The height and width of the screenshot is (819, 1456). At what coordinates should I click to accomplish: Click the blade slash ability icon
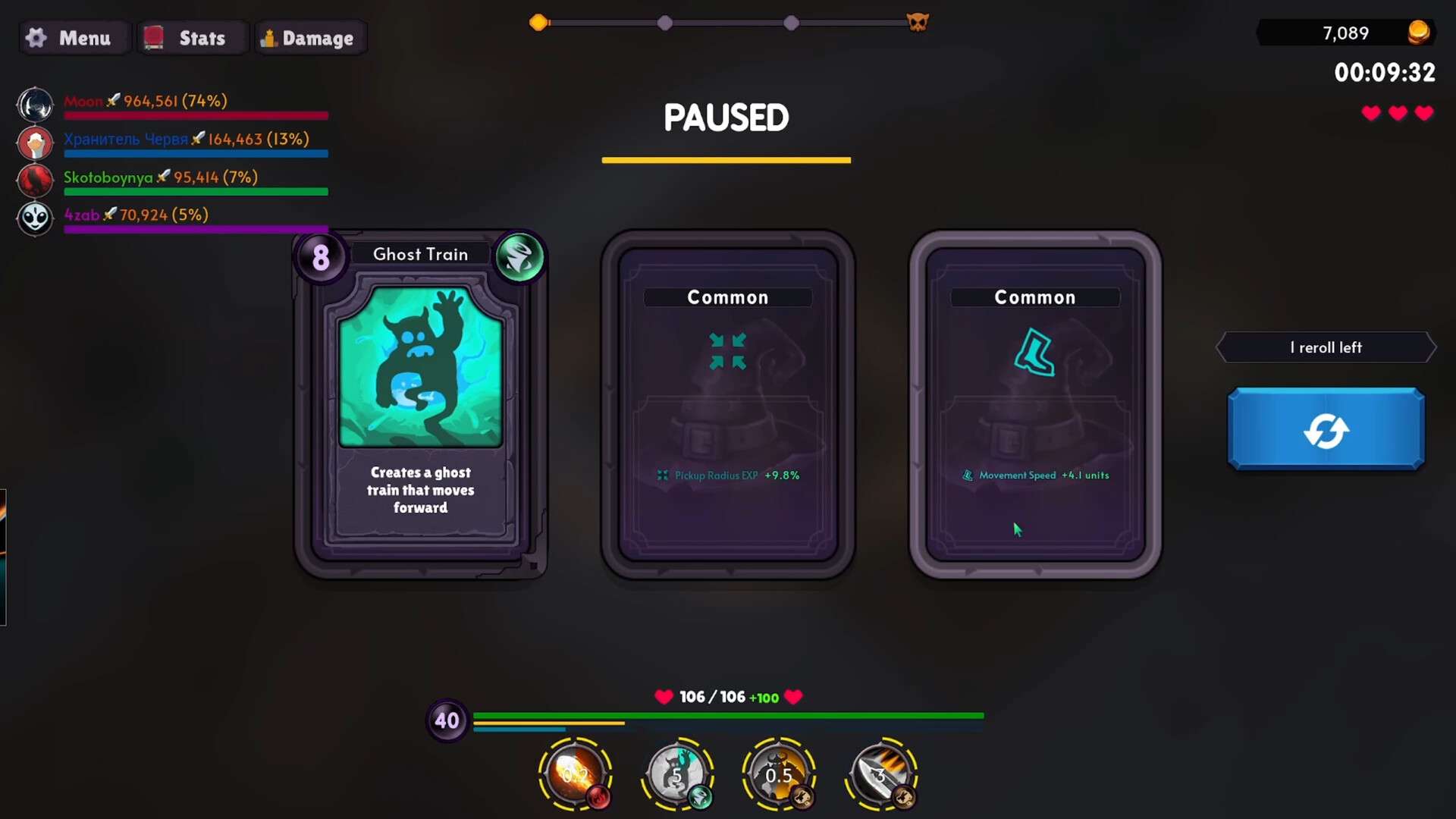[x=881, y=773]
